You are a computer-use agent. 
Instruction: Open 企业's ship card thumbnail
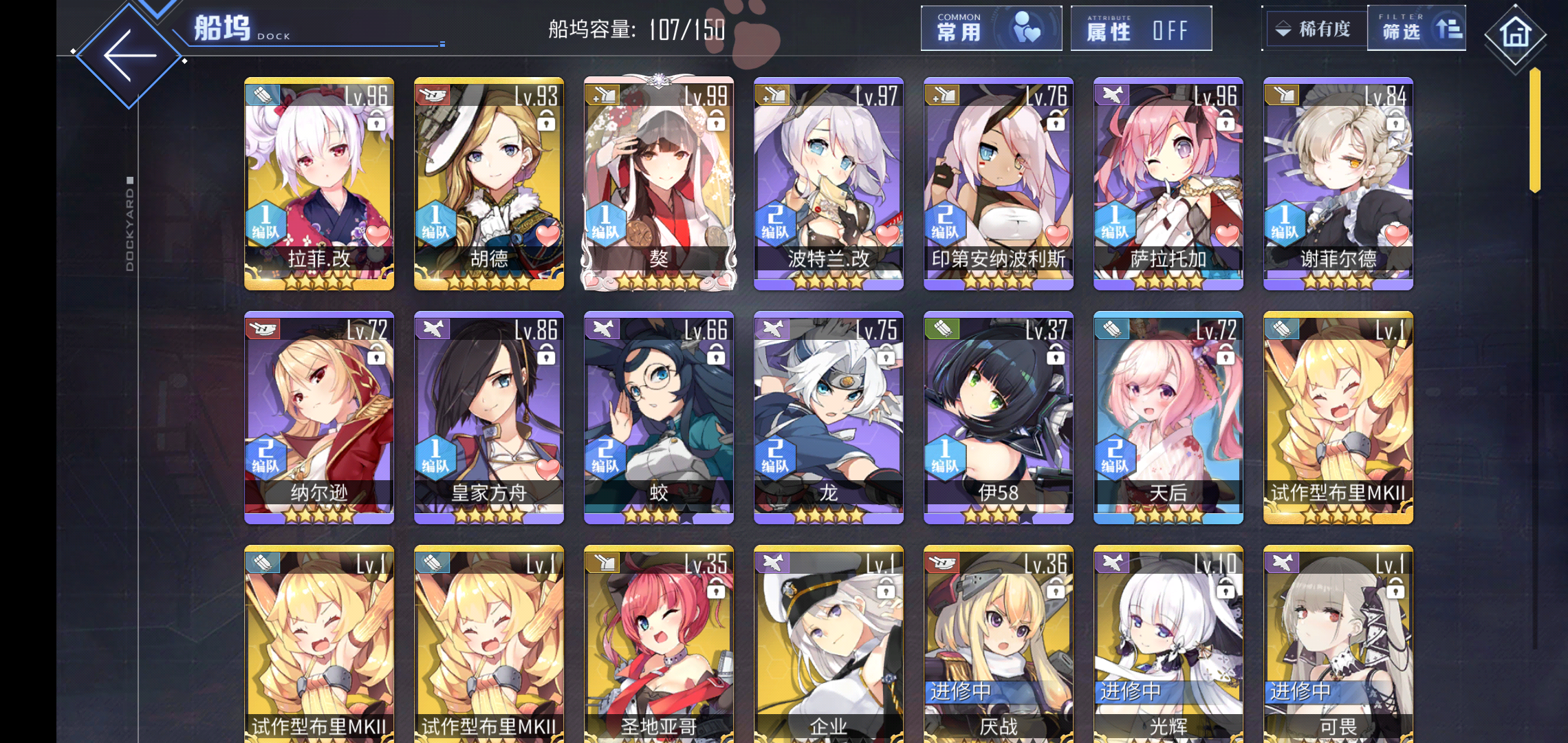[828, 640]
